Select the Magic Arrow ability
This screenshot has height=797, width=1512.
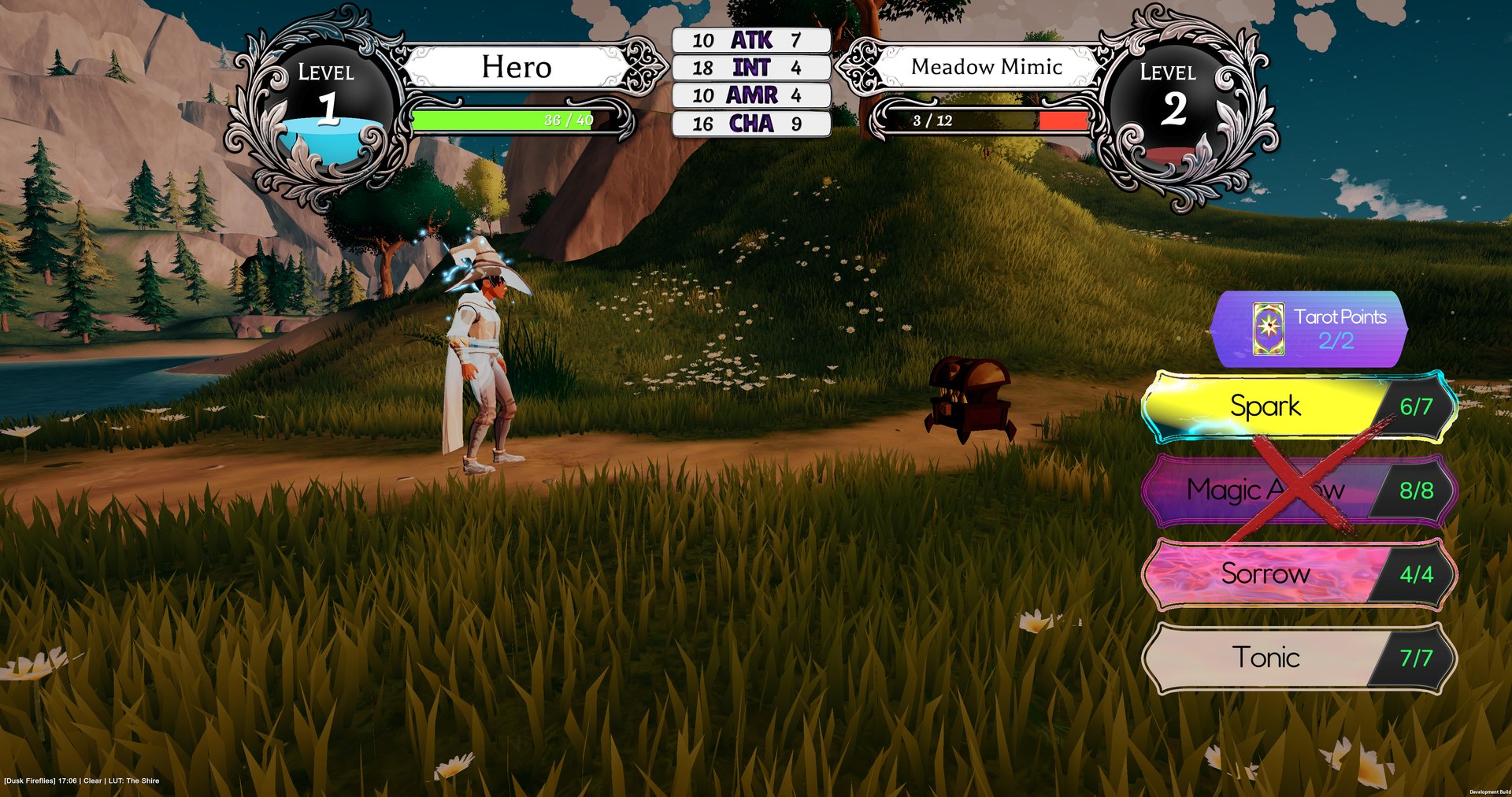click(1265, 490)
